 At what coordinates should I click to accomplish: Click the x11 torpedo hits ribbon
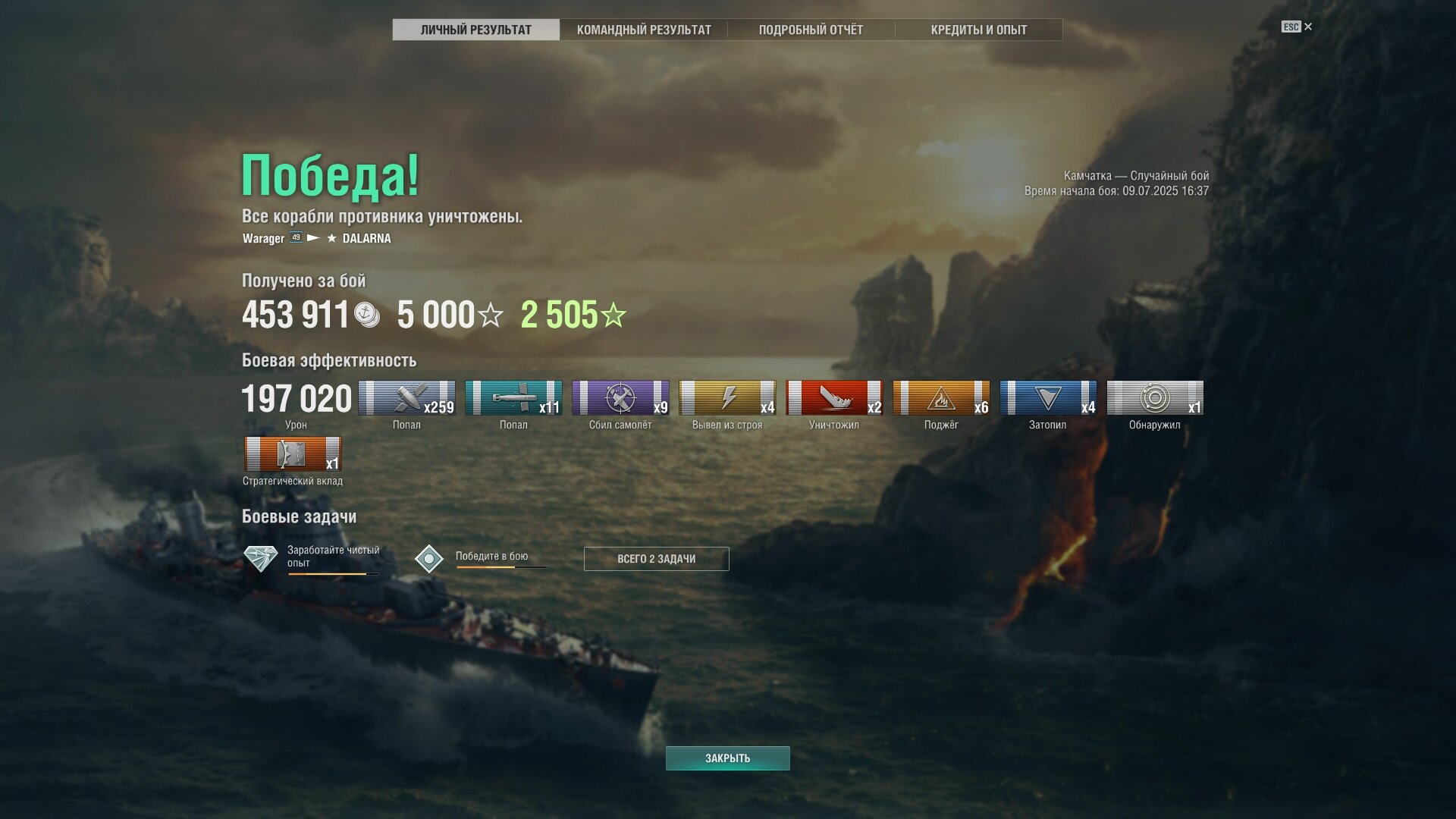(x=513, y=398)
